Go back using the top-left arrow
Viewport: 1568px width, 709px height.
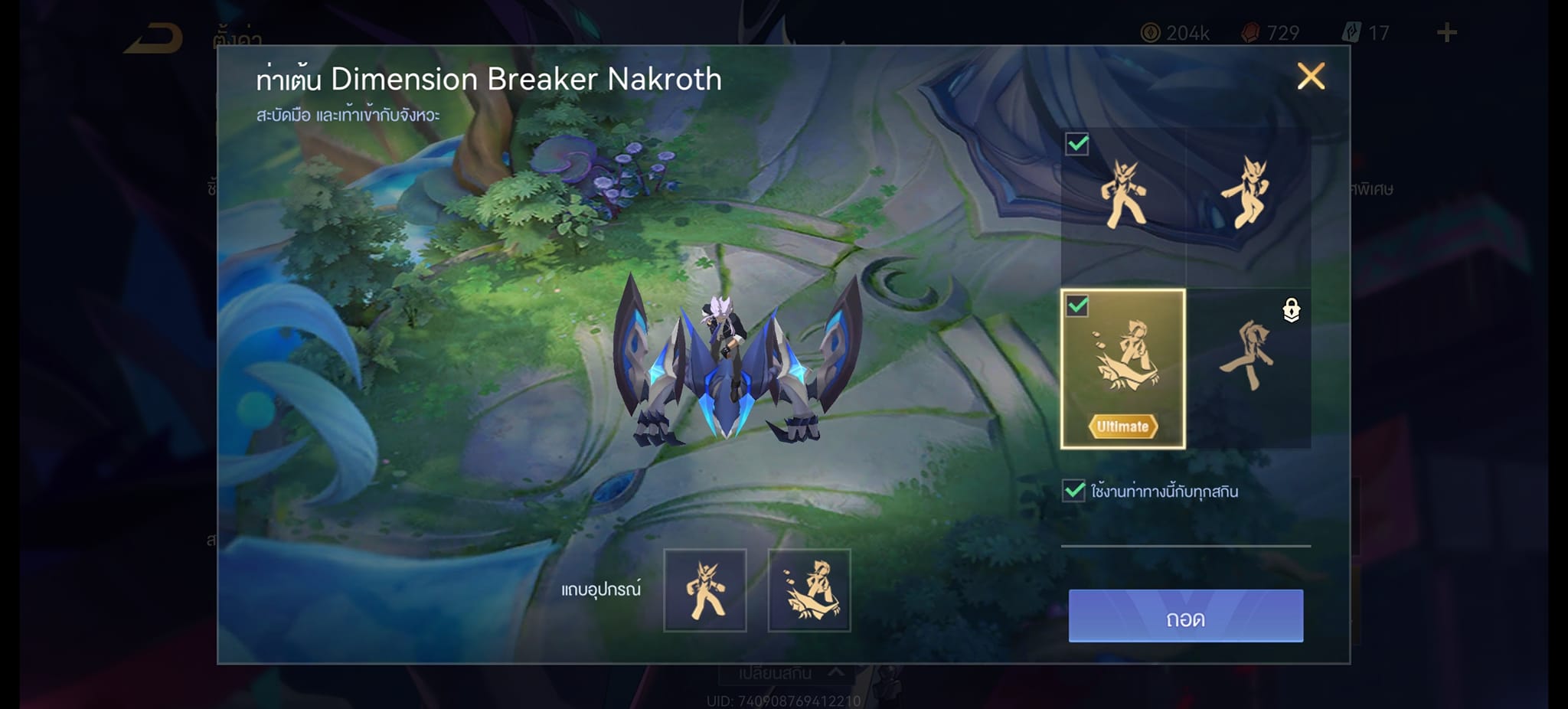[155, 38]
